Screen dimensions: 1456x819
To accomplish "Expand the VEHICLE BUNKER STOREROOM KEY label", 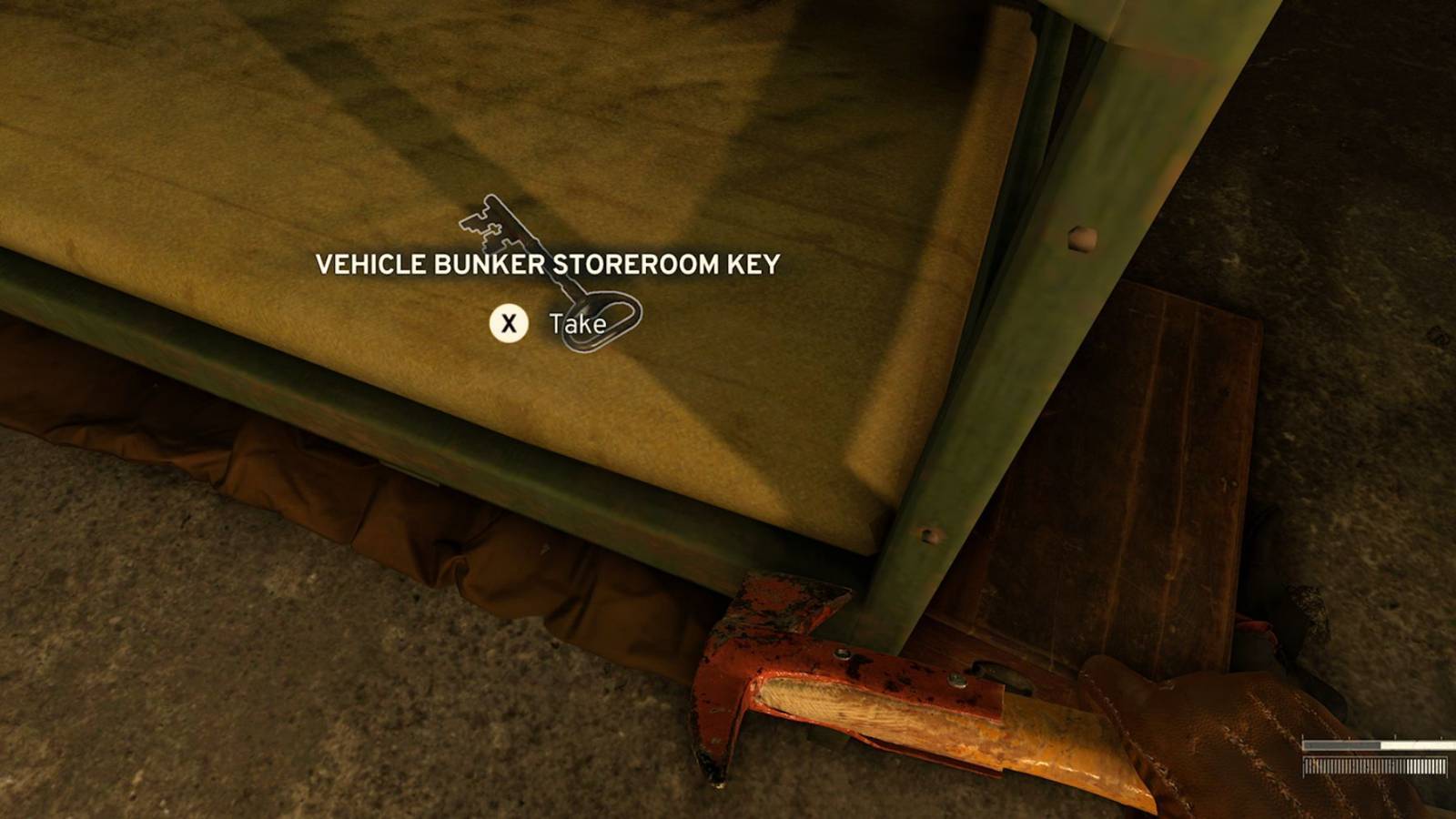I will point(546,266).
